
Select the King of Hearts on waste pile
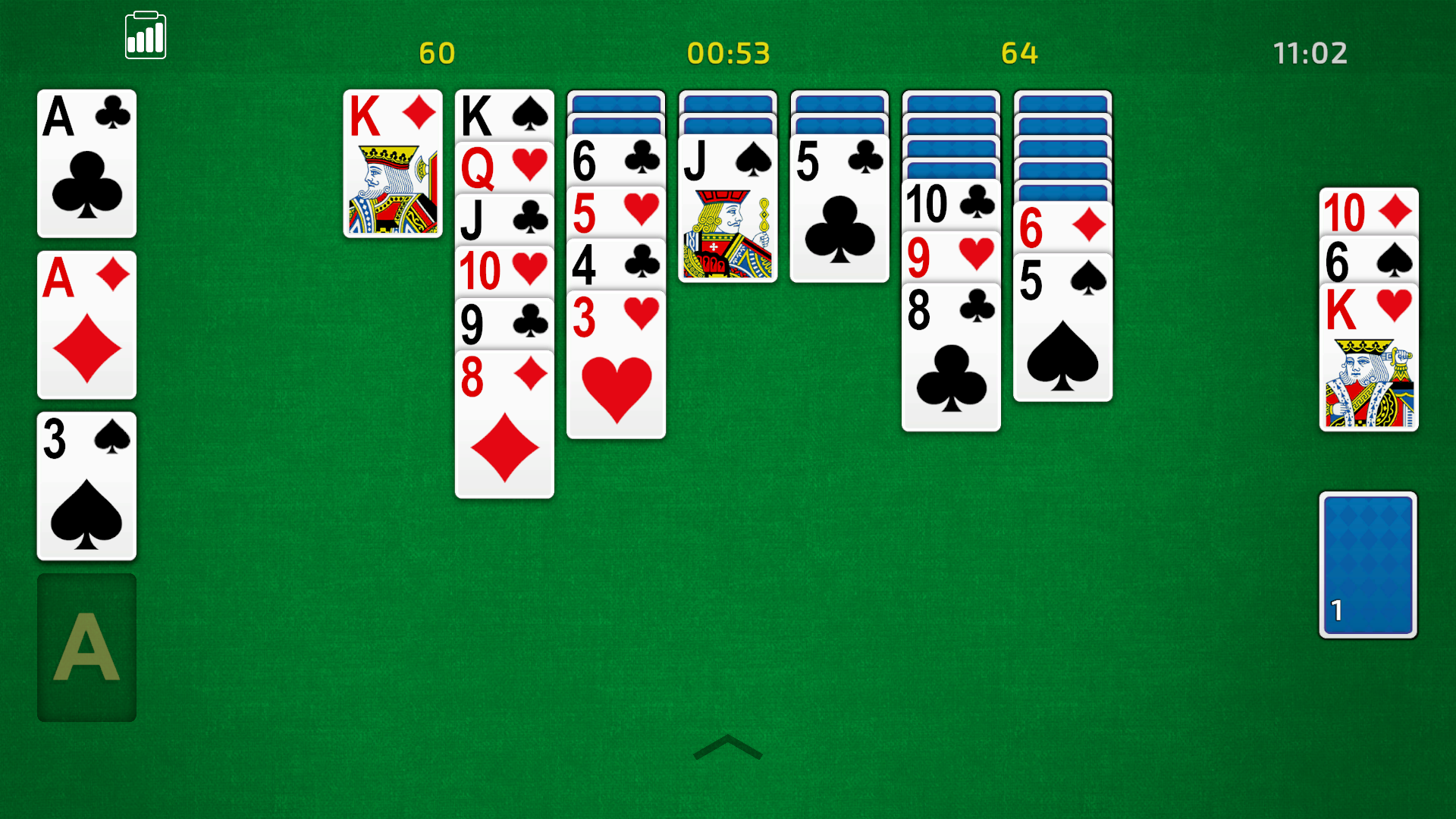pyautogui.click(x=1368, y=356)
